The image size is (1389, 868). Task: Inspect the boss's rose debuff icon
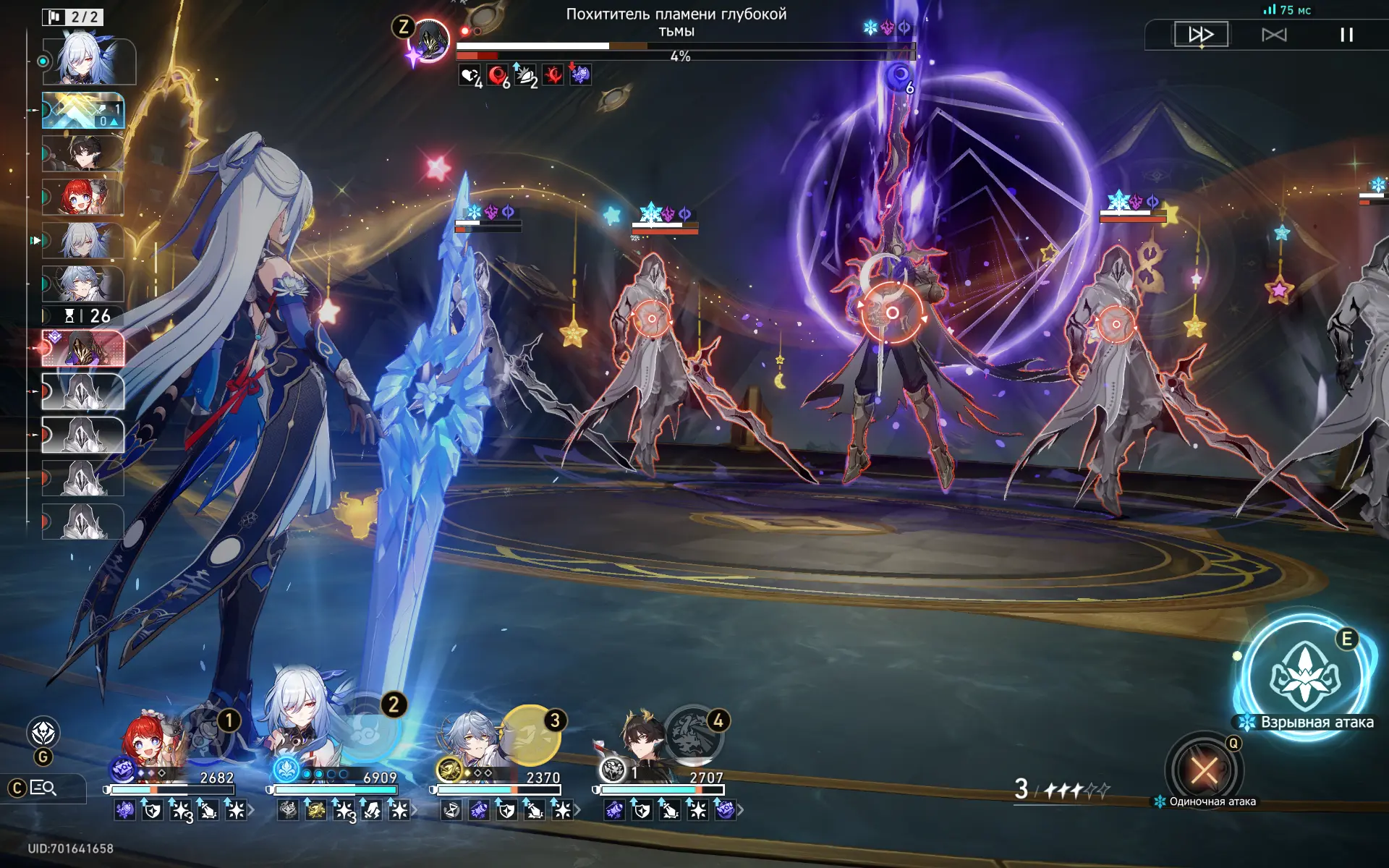(x=580, y=75)
